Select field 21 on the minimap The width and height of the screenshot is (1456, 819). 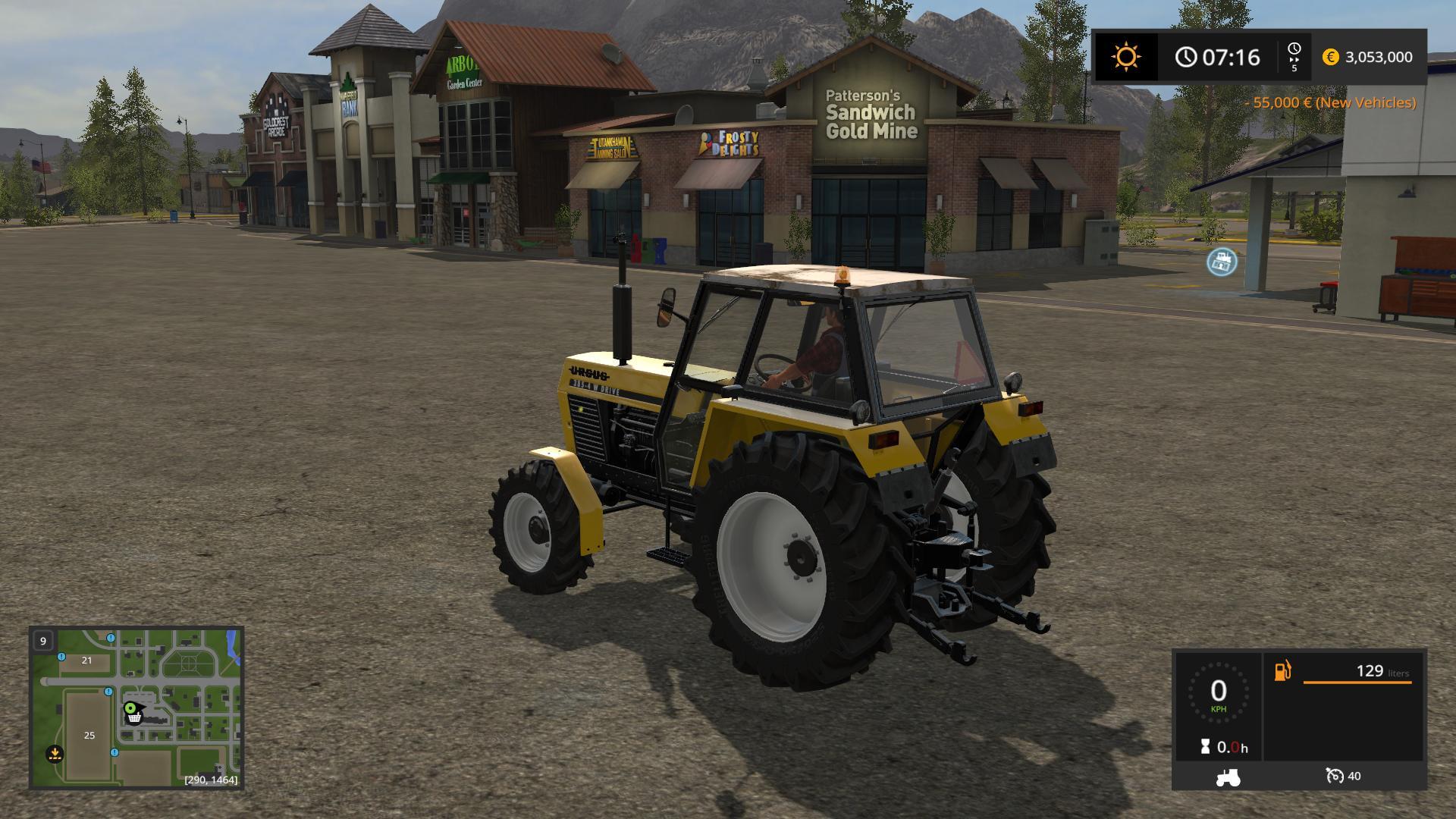86,661
